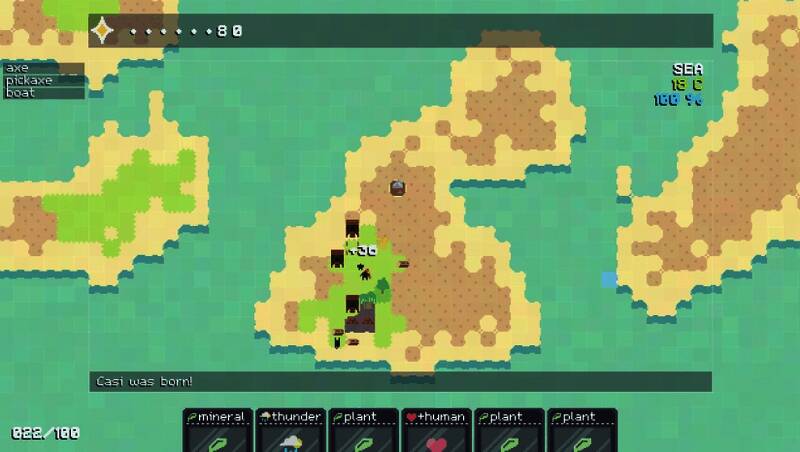The image size is (800, 452).
Task: Select the mineral card
Action: [x=219, y=430]
